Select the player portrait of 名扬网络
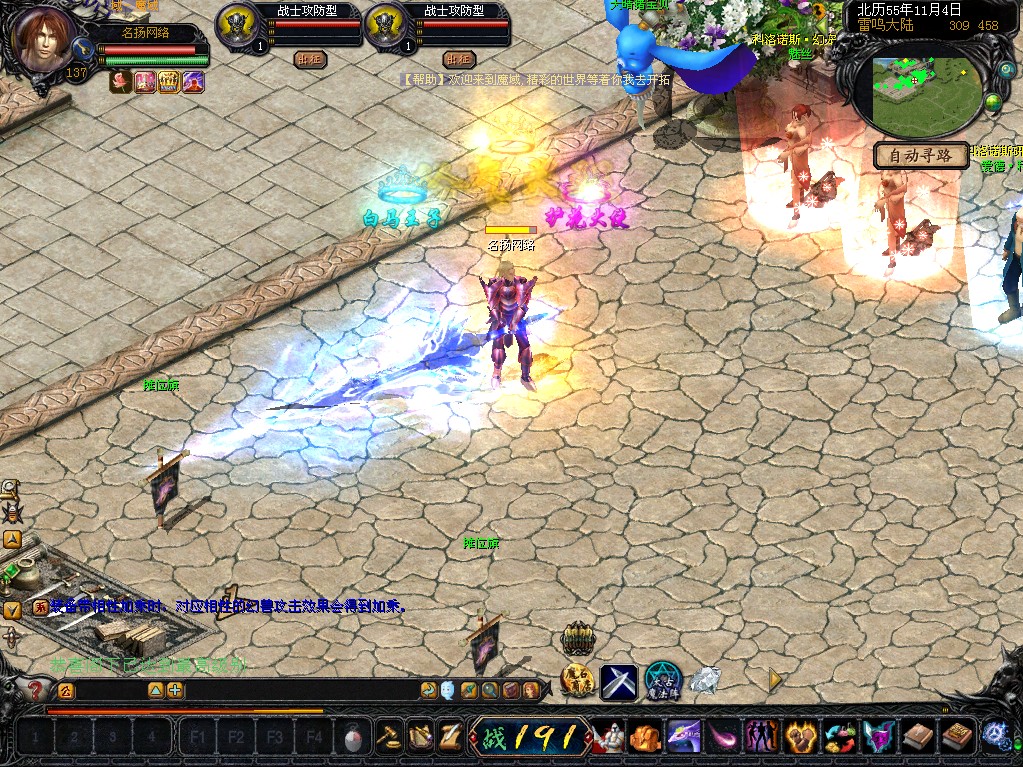This screenshot has height=767, width=1023. pos(45,40)
